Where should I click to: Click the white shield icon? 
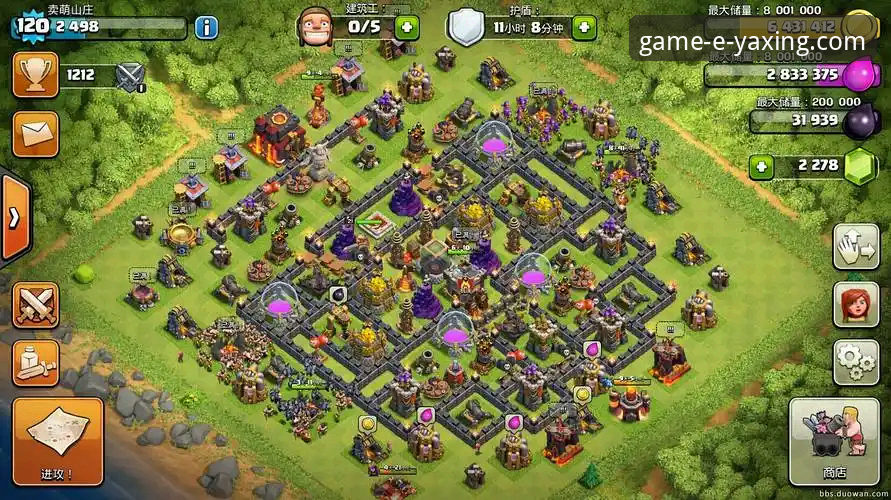(465, 26)
